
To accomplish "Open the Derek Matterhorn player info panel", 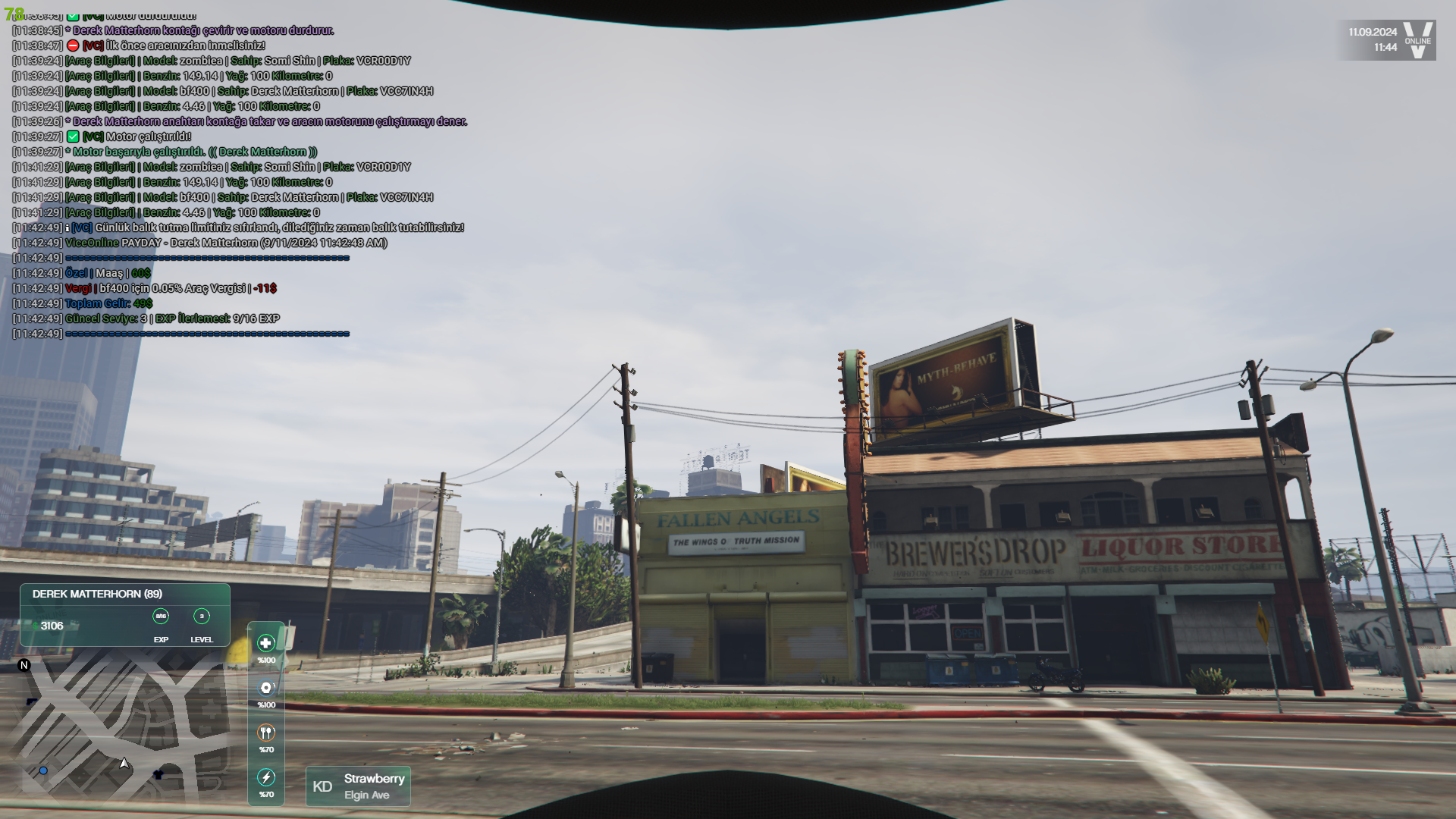I will click(125, 614).
